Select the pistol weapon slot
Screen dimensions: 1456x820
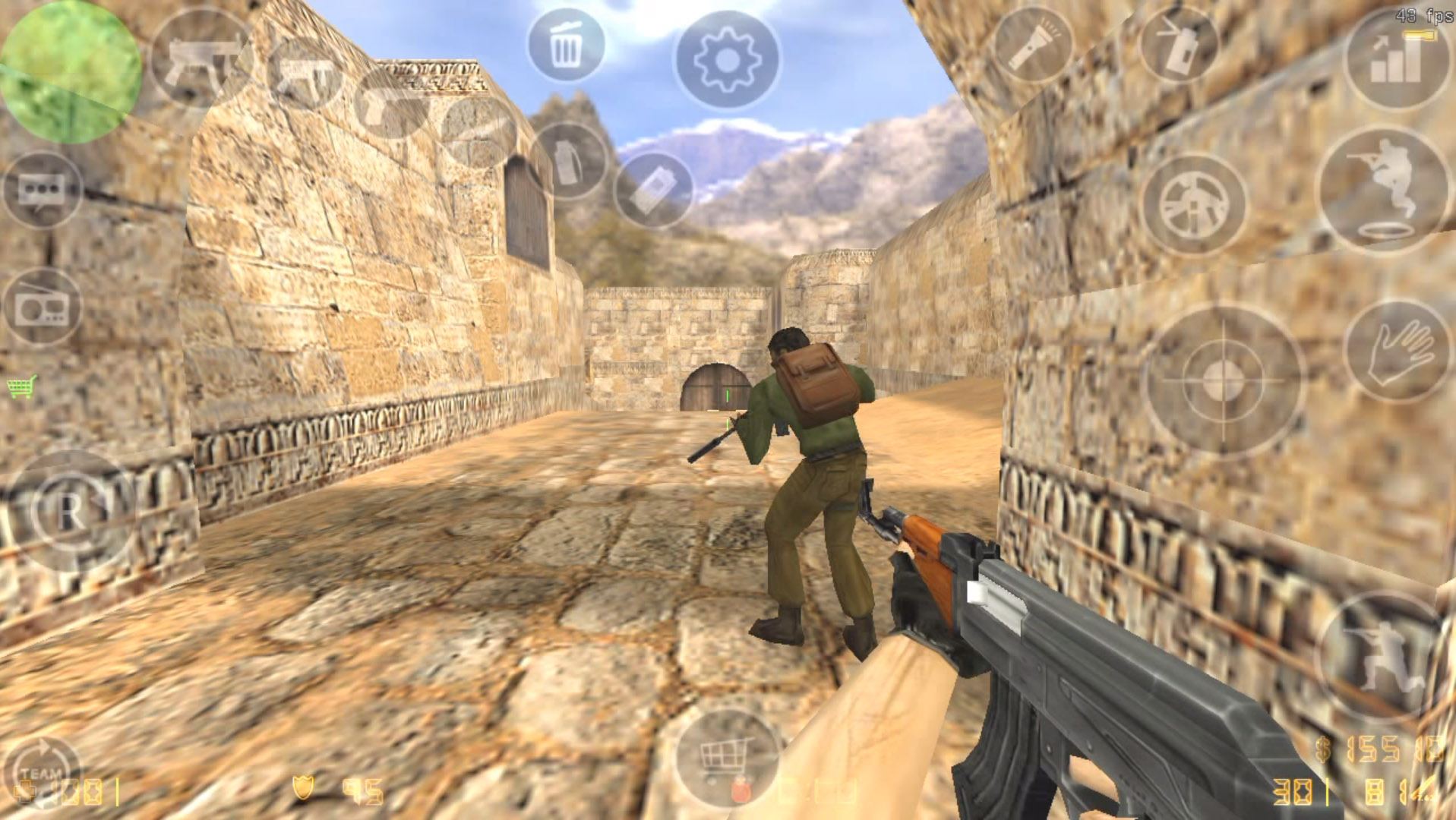pos(384,112)
